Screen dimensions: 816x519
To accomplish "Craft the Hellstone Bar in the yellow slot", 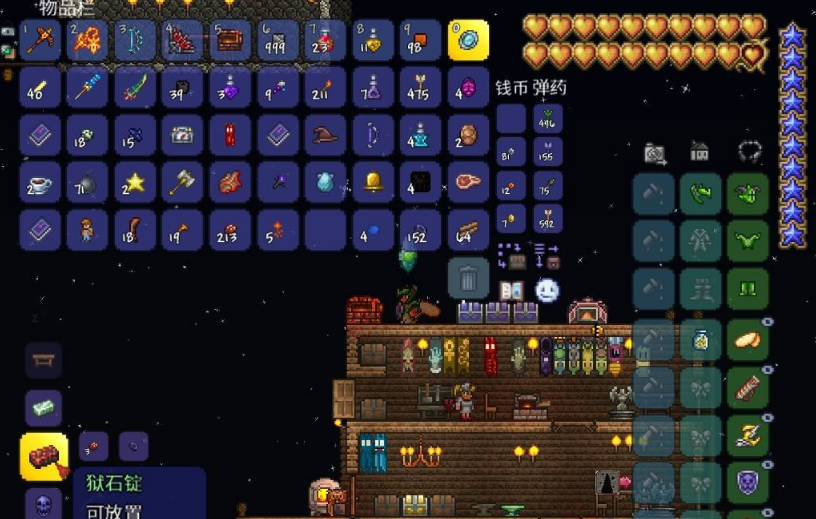I will (44, 456).
